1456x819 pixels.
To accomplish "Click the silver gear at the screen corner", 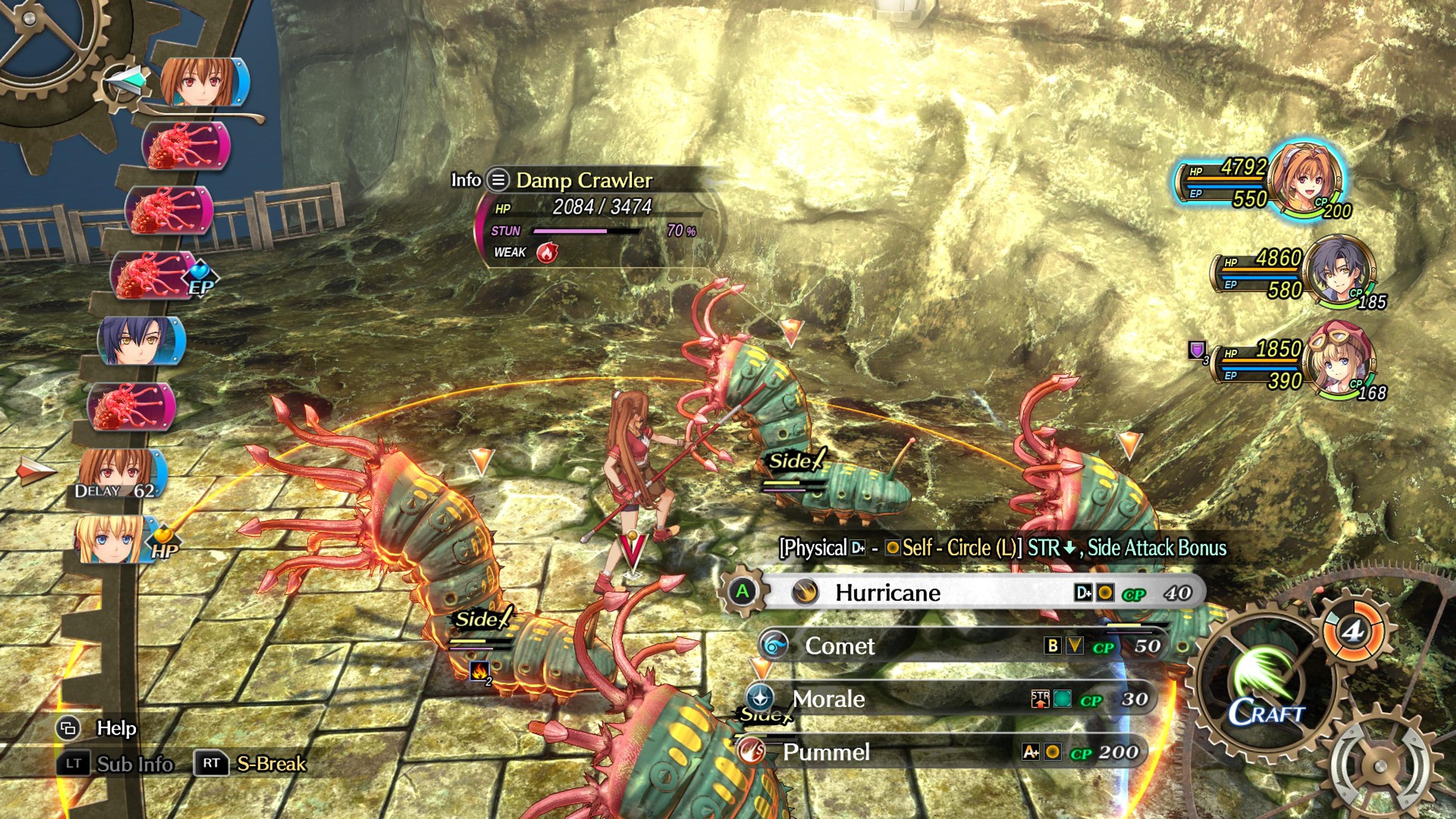I will tap(1379, 766).
